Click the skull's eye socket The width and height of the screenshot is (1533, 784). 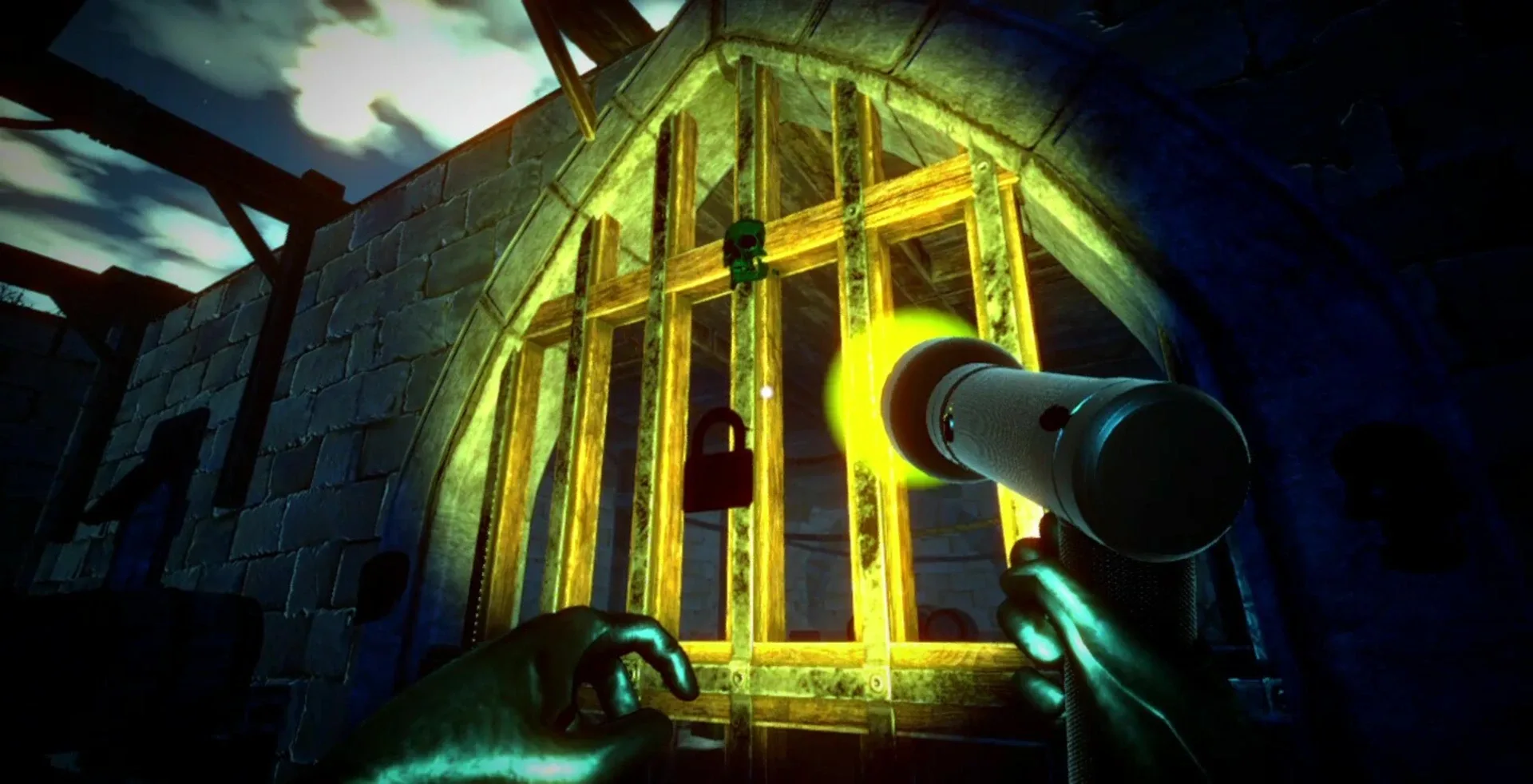point(747,240)
